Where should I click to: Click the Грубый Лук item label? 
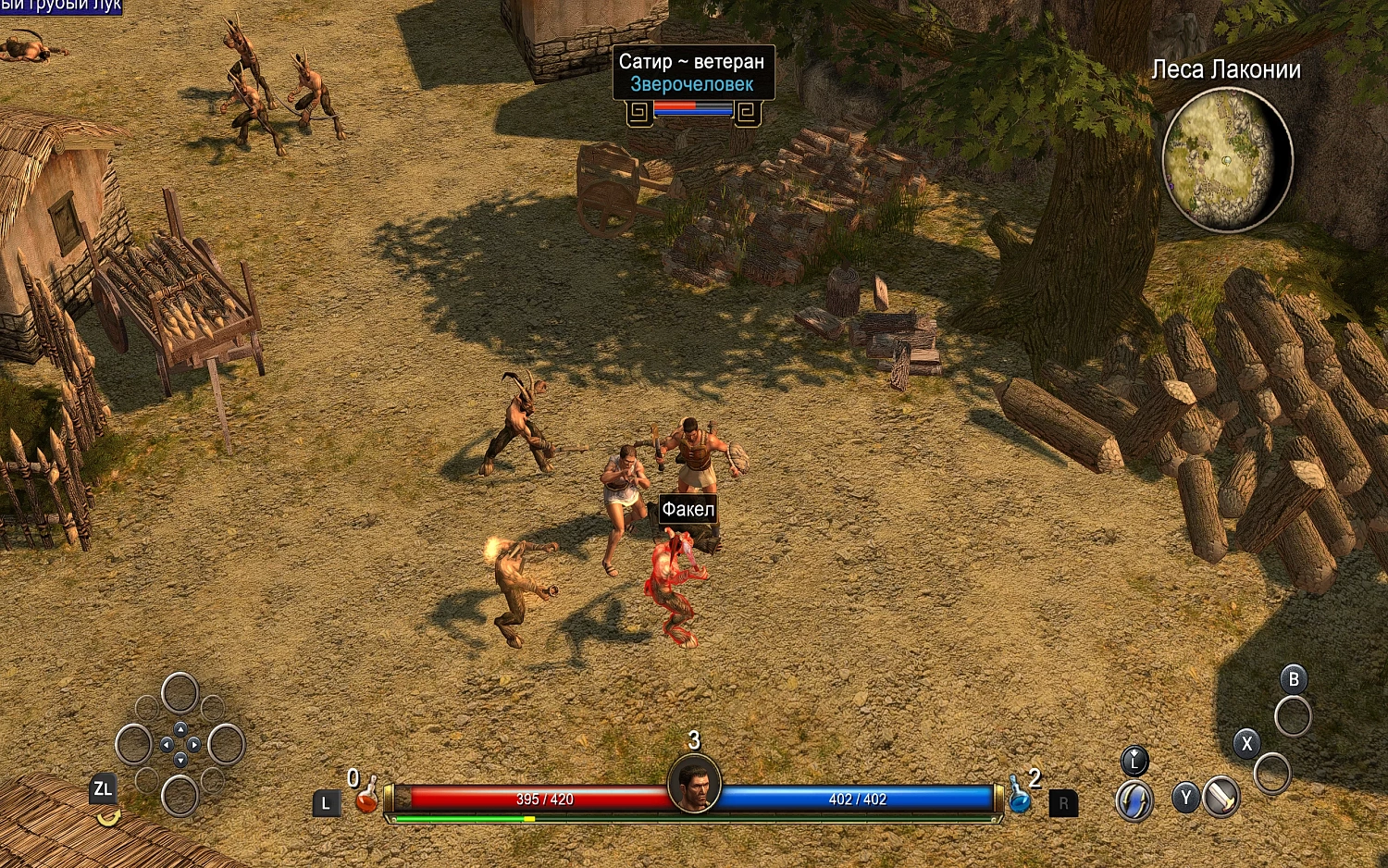tap(62, 7)
